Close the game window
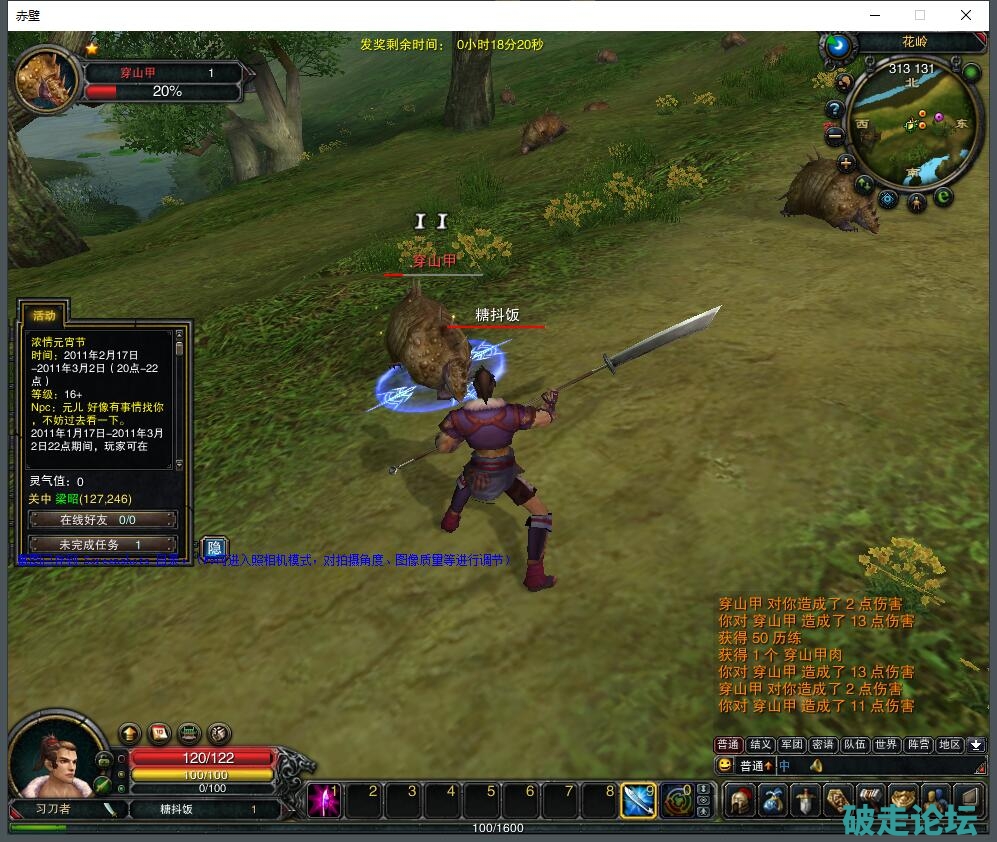 (x=965, y=15)
